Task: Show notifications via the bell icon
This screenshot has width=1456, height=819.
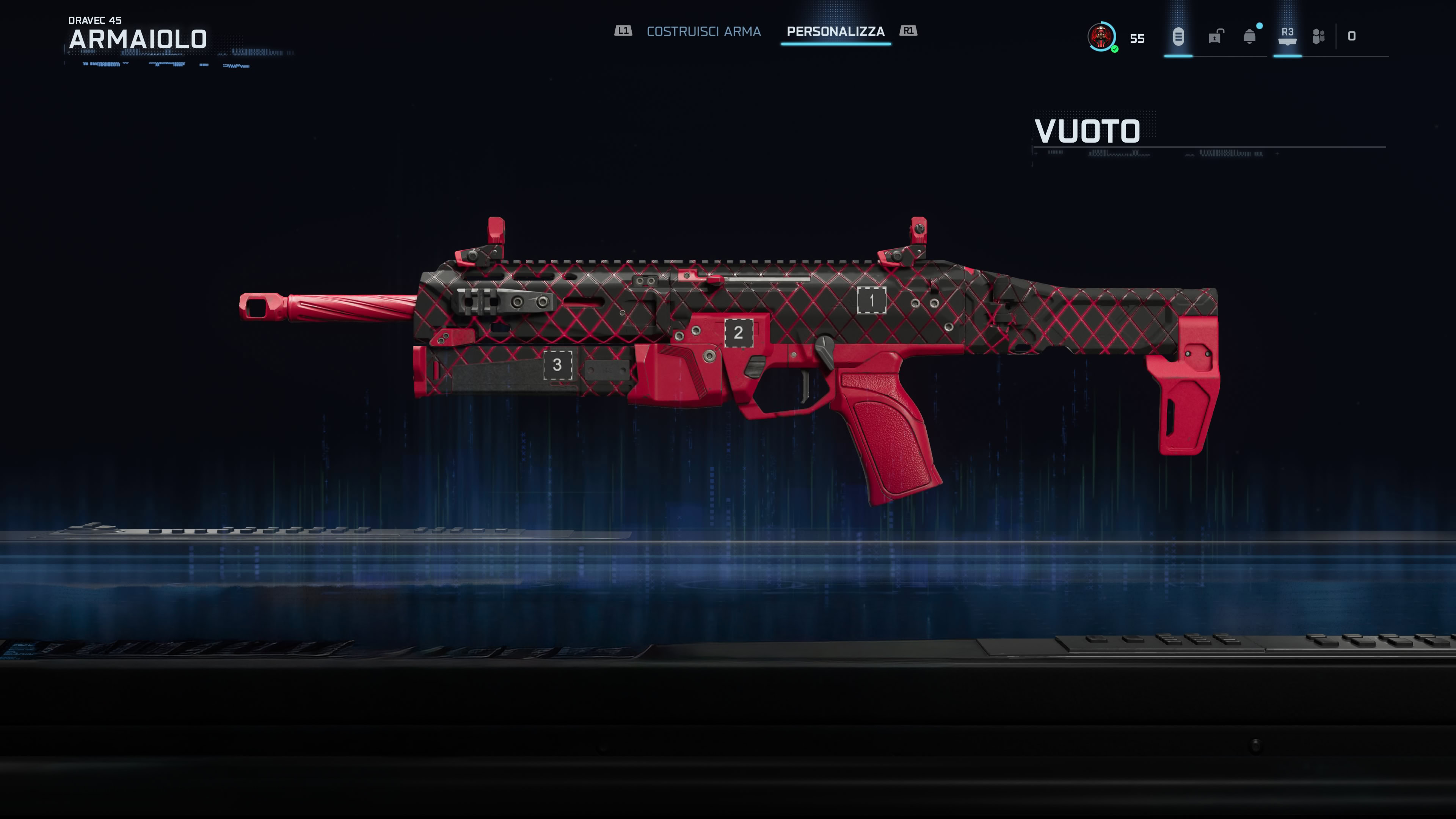Action: tap(1250, 37)
